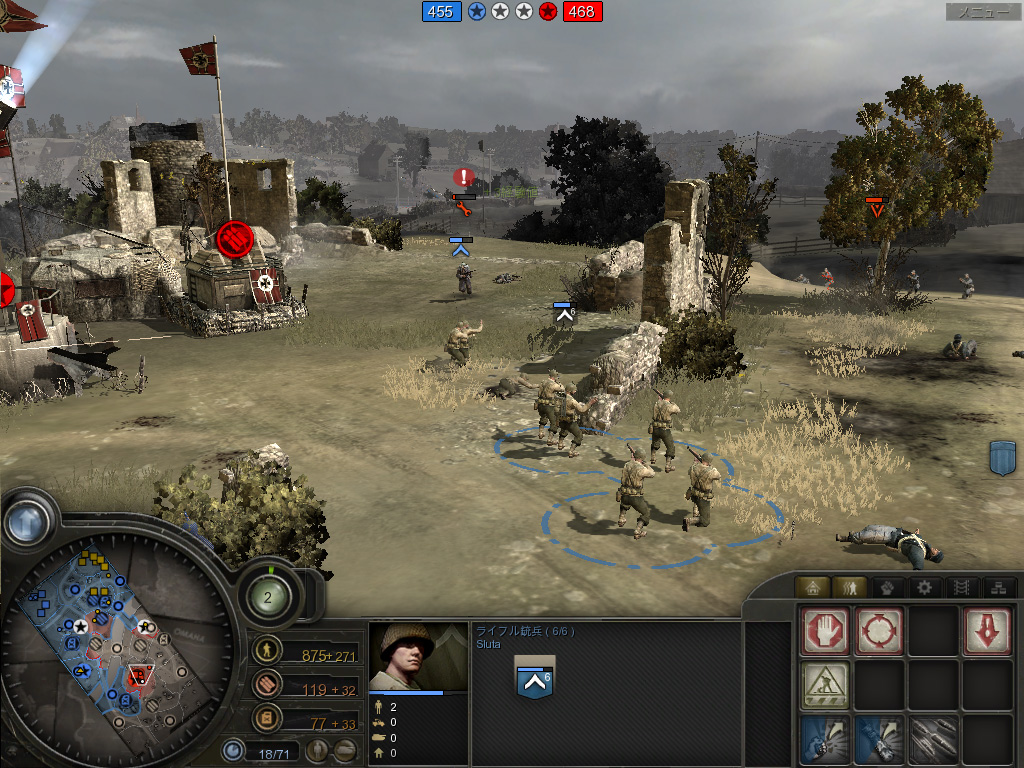Select the rifle squad chevron badge
Screen dimensions: 1024x768
(x=533, y=678)
